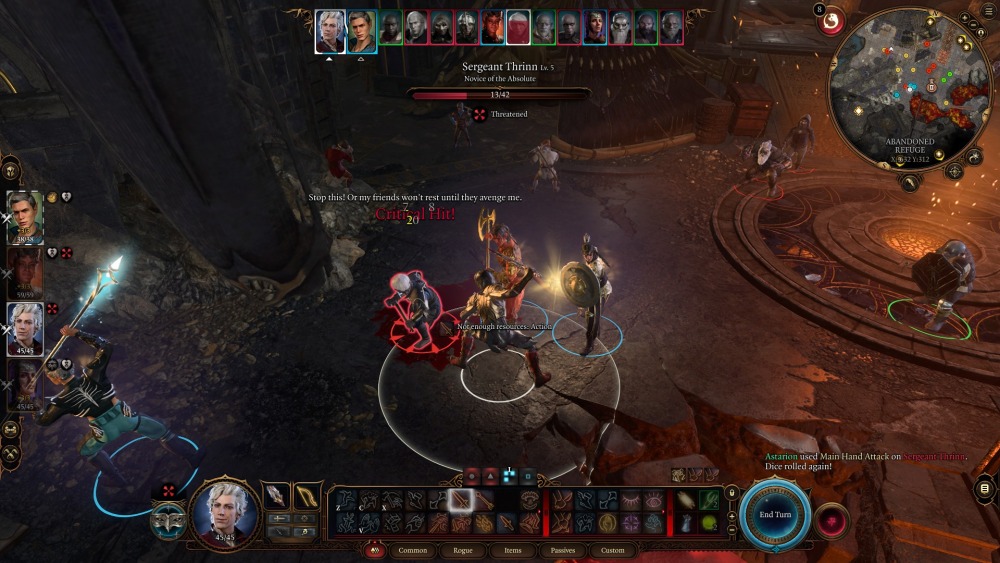The height and width of the screenshot is (563, 1000).
Task: Switch hotbar to the Common tab
Action: (412, 550)
